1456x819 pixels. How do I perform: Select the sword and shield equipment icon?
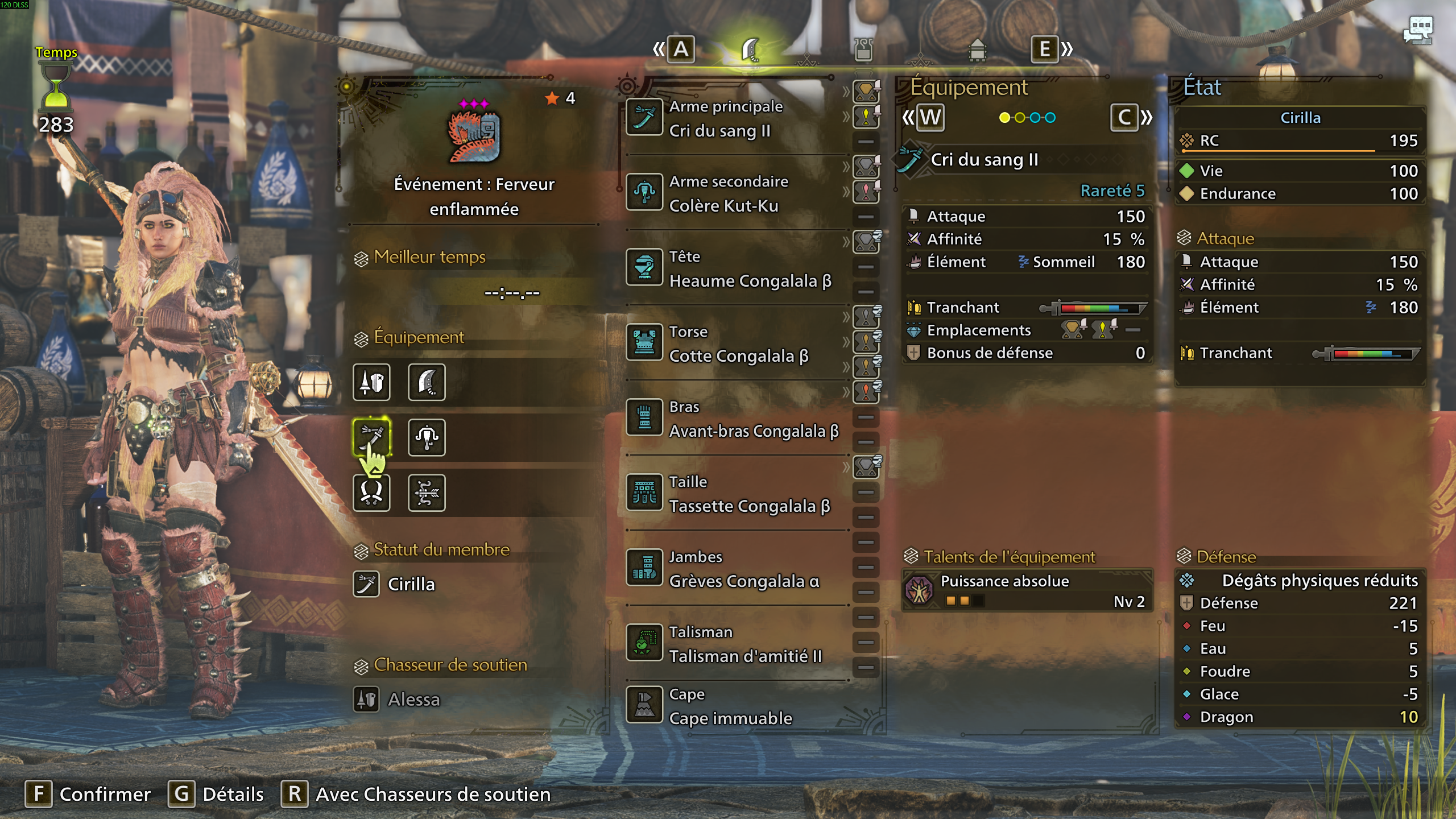tap(371, 383)
